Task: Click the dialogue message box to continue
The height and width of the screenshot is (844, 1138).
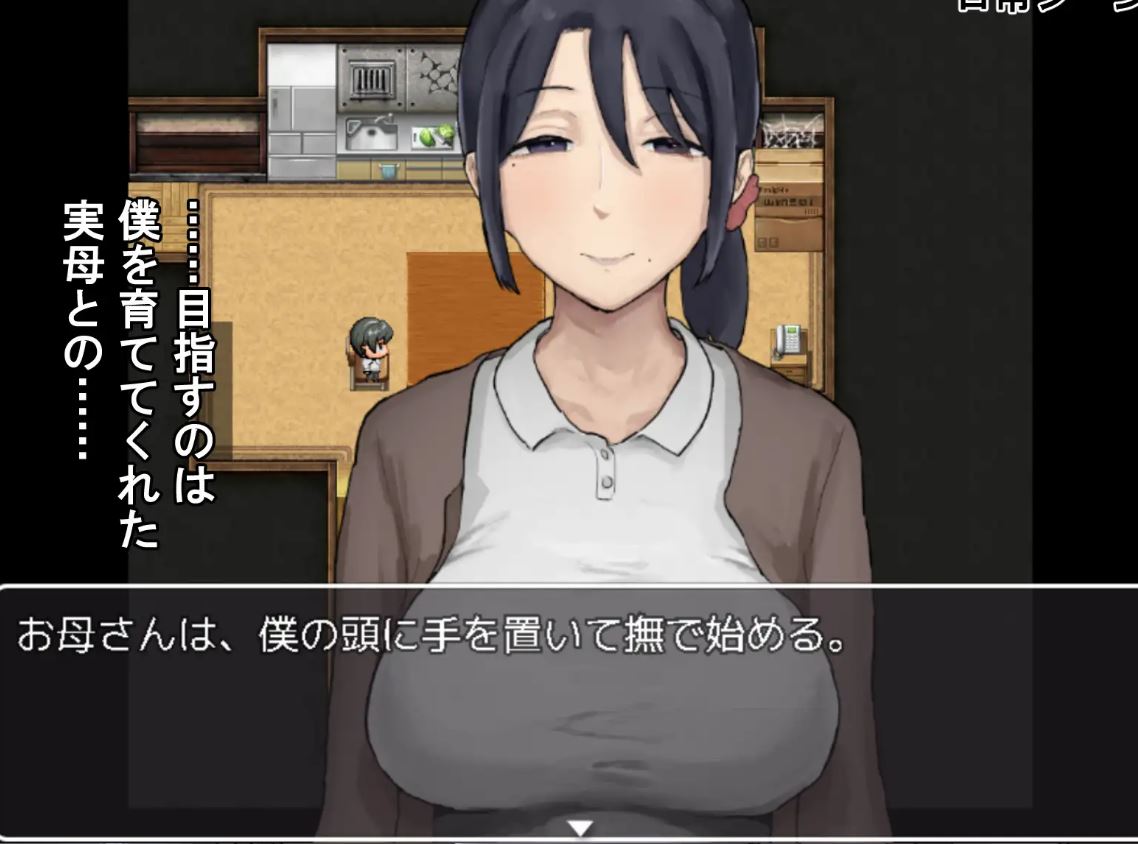Action: [568, 712]
